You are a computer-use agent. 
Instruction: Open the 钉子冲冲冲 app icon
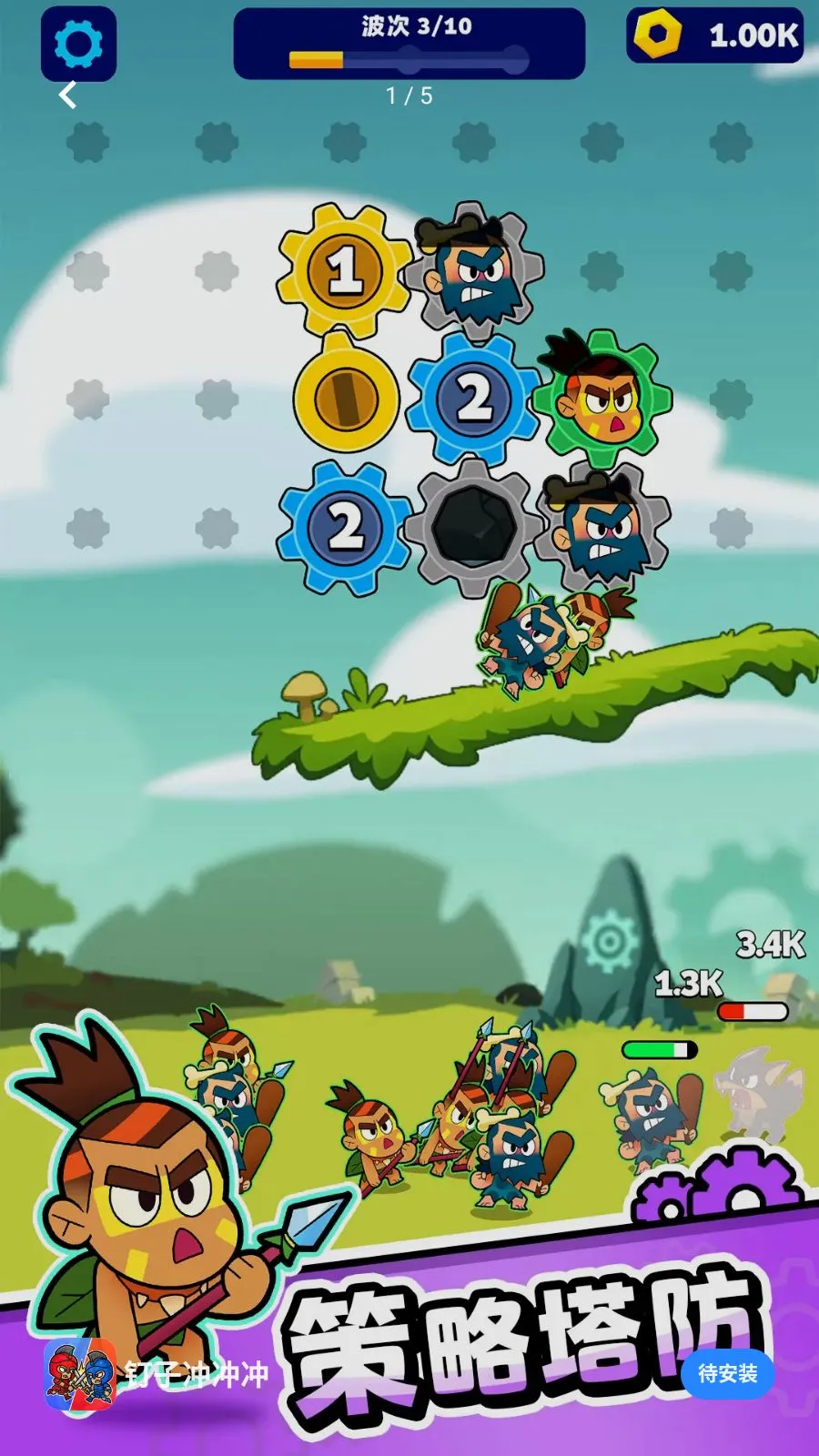tap(80, 1373)
